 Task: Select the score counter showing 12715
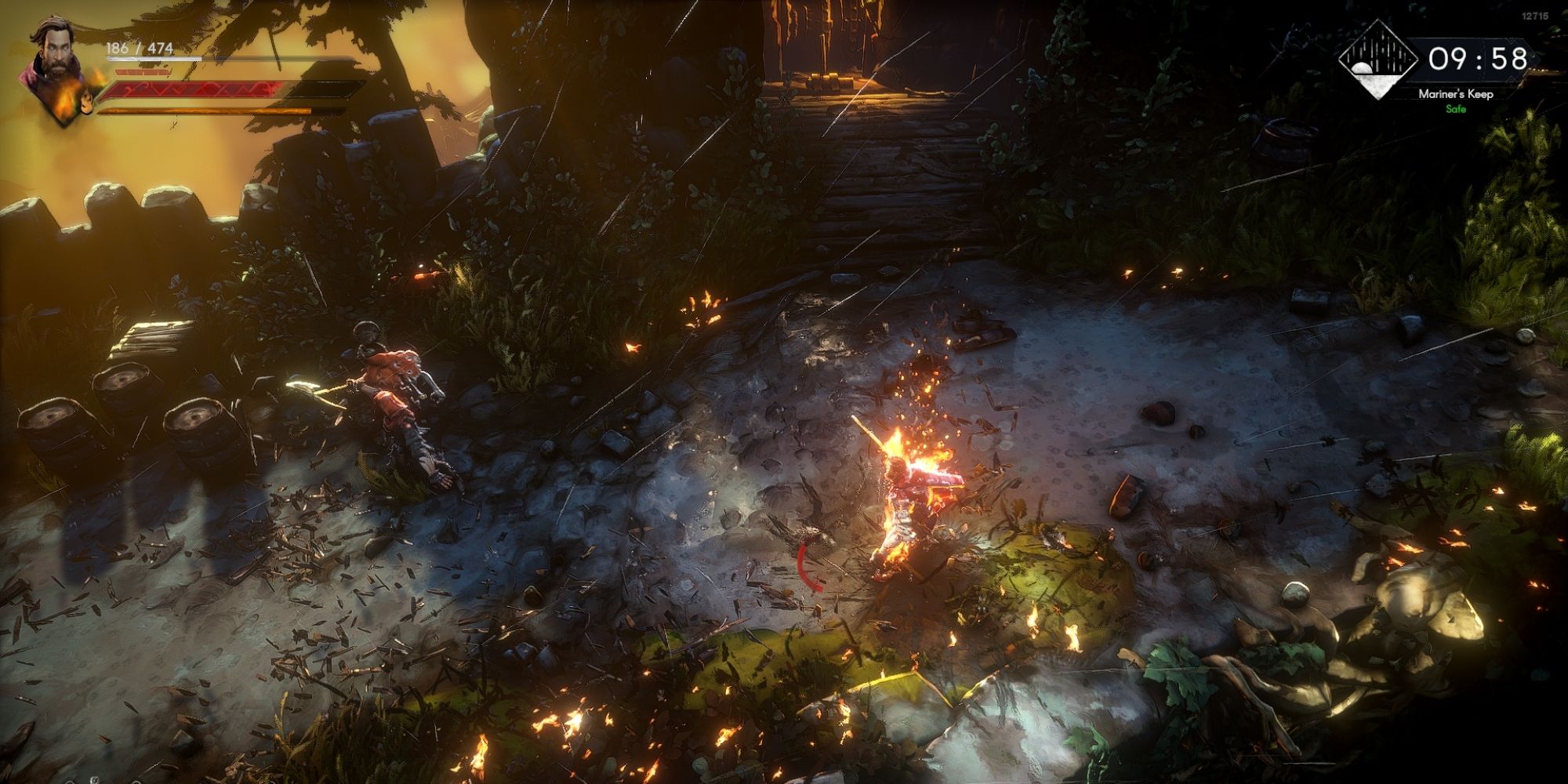(1535, 16)
